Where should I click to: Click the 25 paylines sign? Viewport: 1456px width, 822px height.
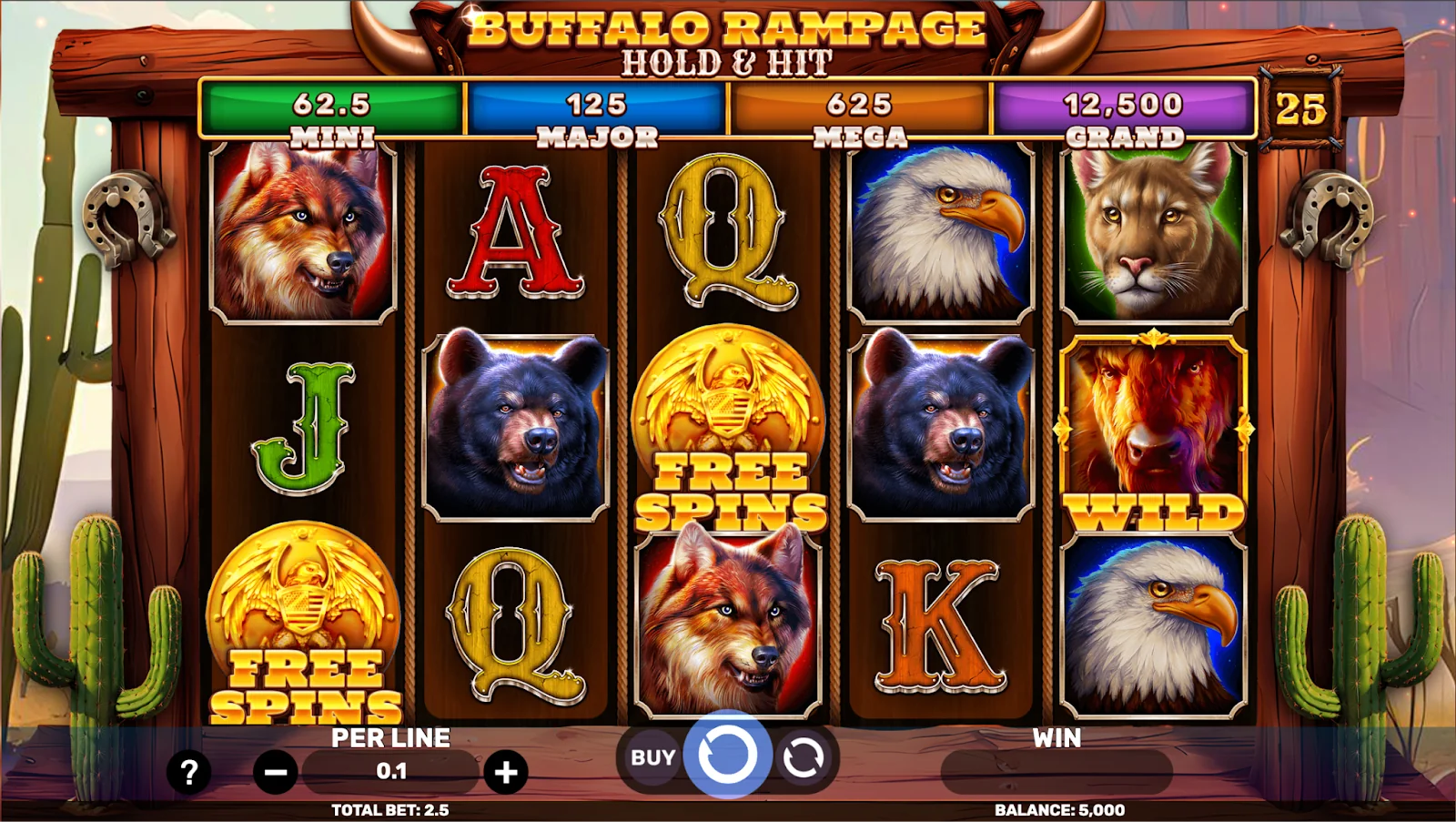pos(1300,110)
